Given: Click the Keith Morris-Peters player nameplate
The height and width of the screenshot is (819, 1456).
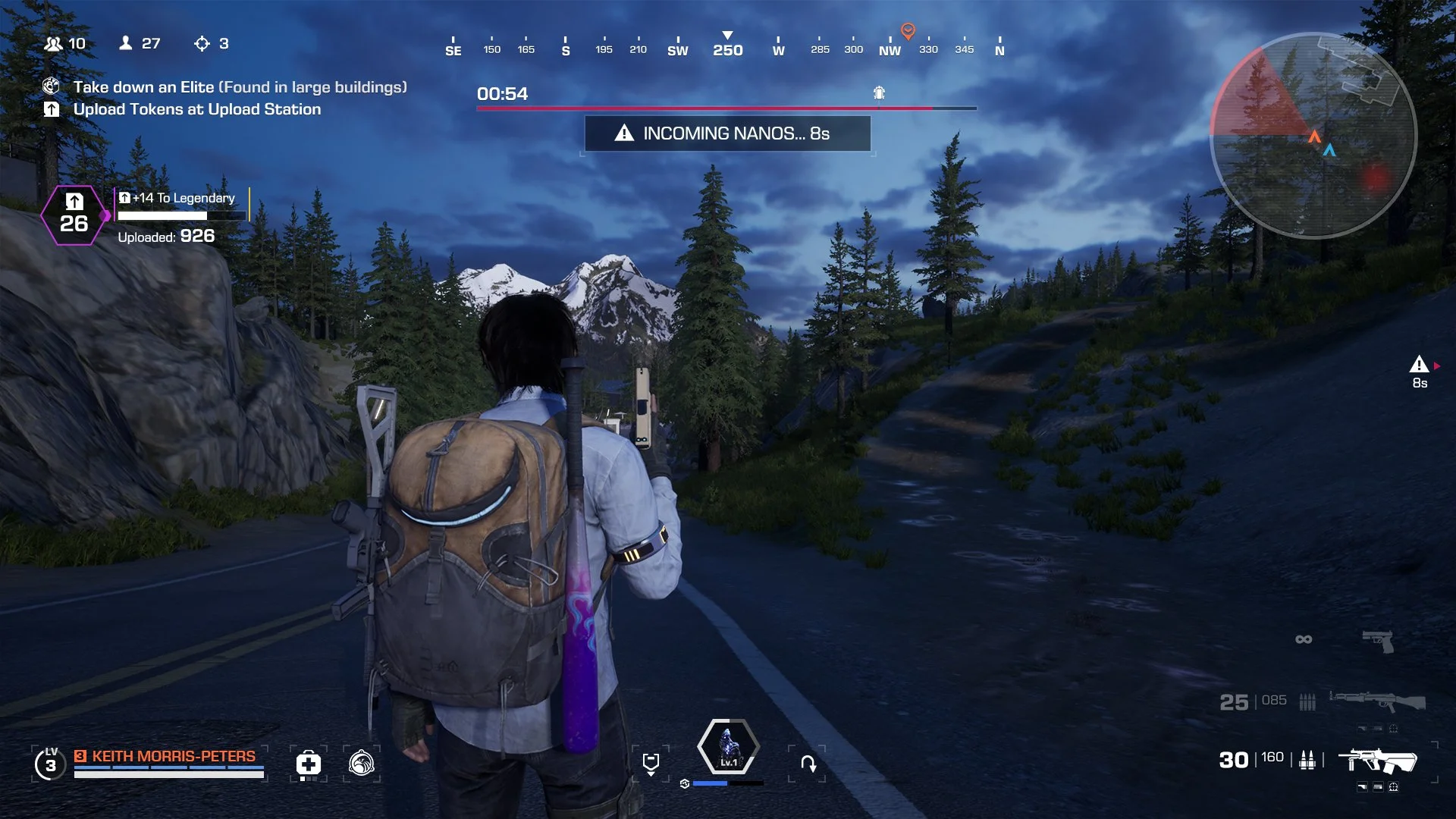Looking at the screenshot, I should click(174, 756).
